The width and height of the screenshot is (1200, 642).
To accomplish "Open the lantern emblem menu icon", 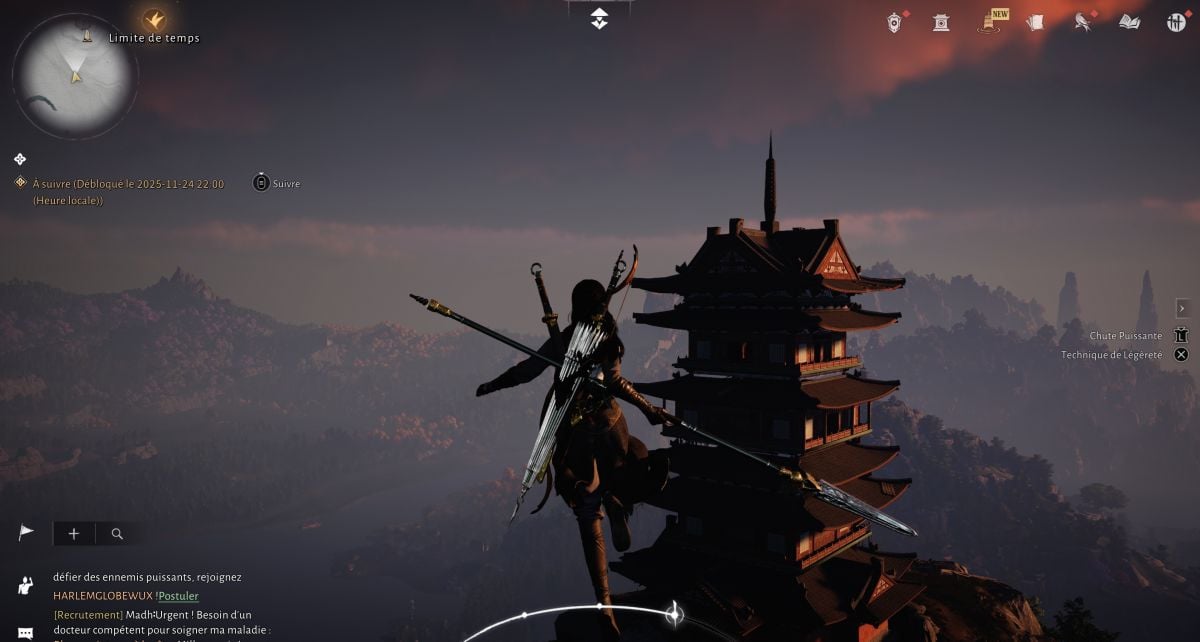I will pyautogui.click(x=895, y=22).
